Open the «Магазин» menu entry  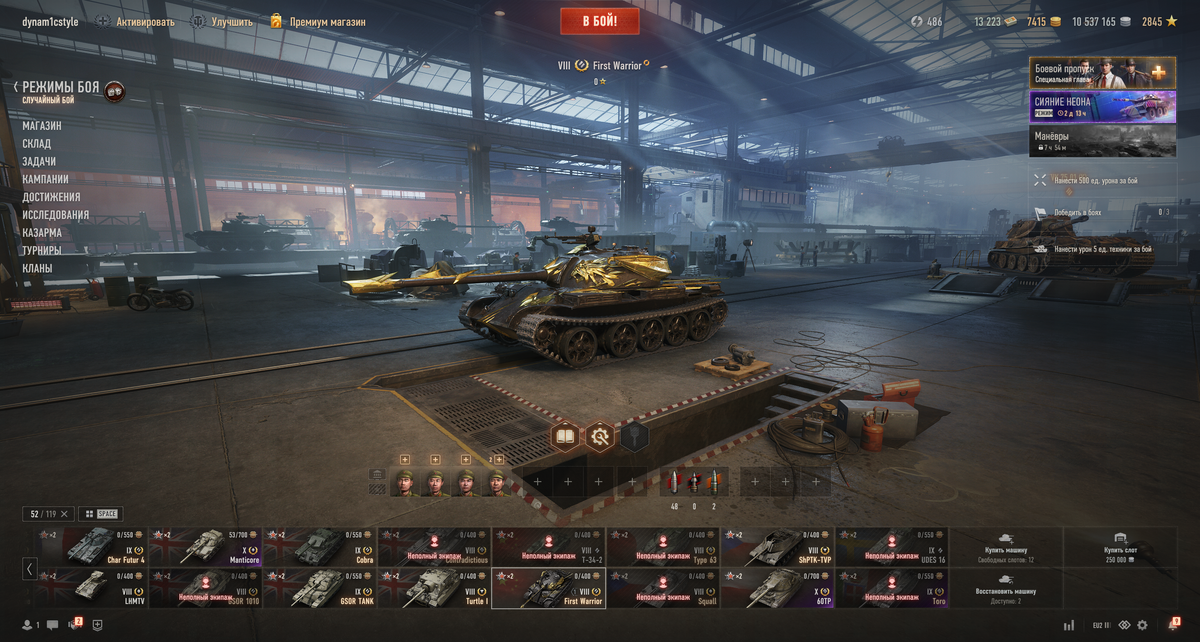click(42, 126)
